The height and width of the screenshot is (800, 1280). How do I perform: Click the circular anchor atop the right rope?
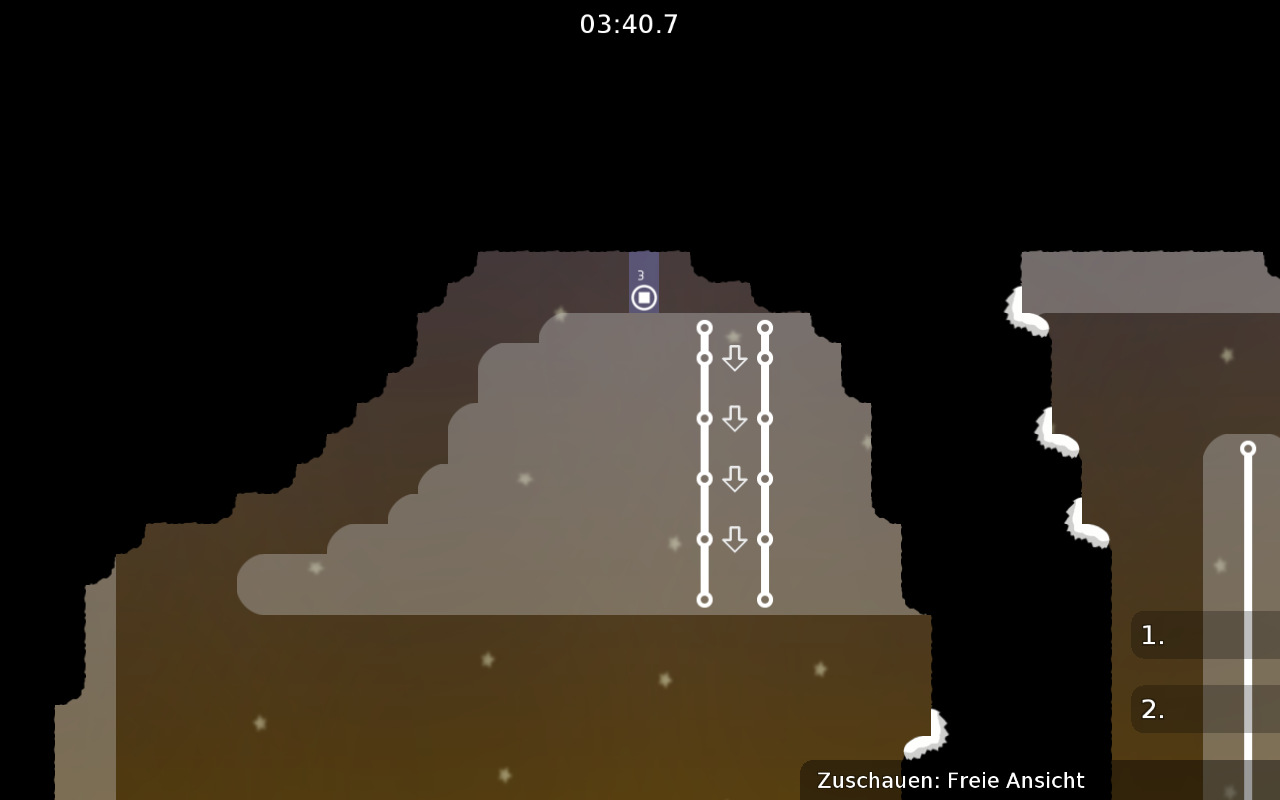[x=765, y=327]
